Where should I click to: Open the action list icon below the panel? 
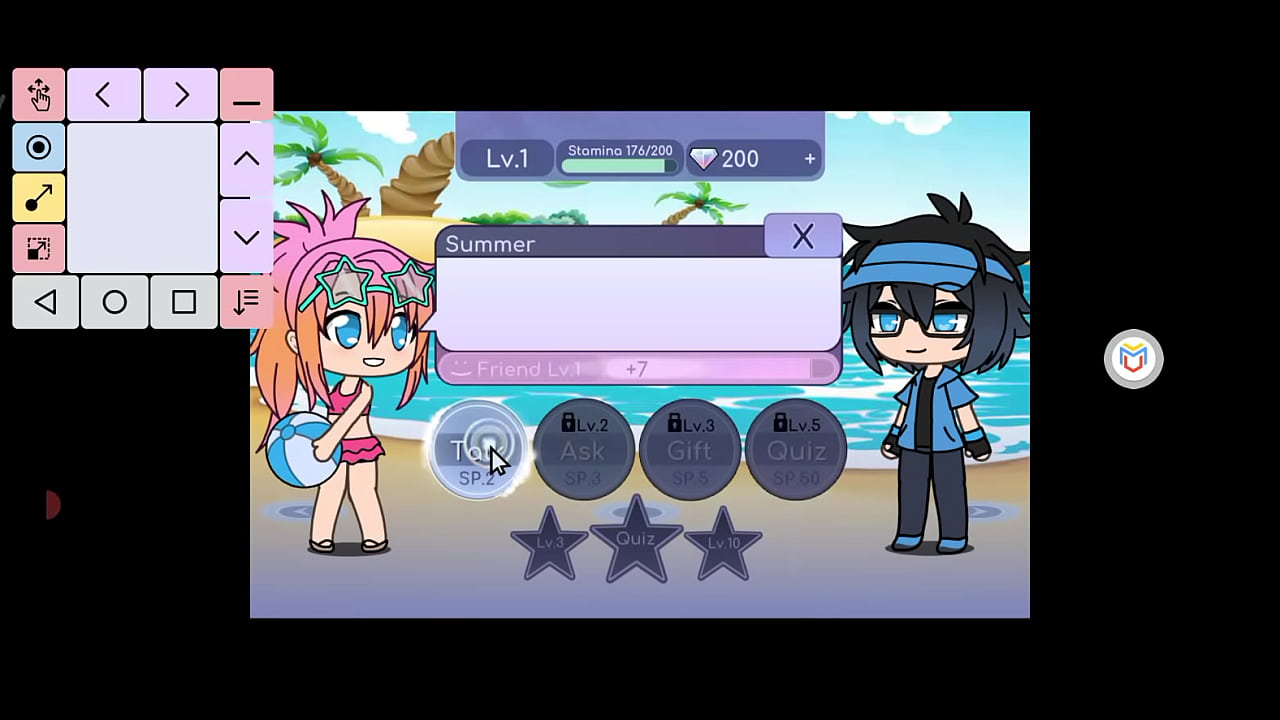coord(246,302)
